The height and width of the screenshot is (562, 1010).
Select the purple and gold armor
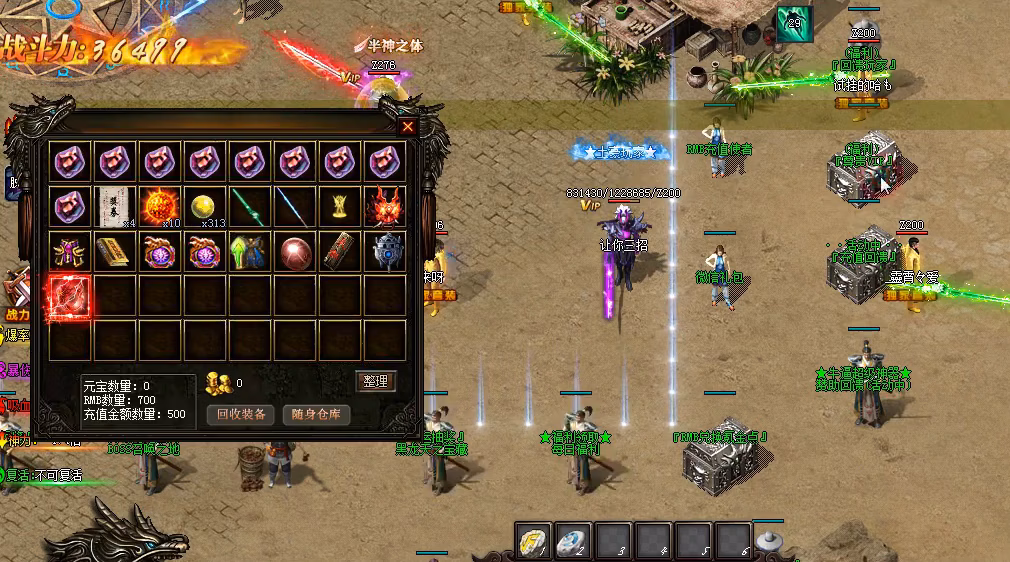71,251
